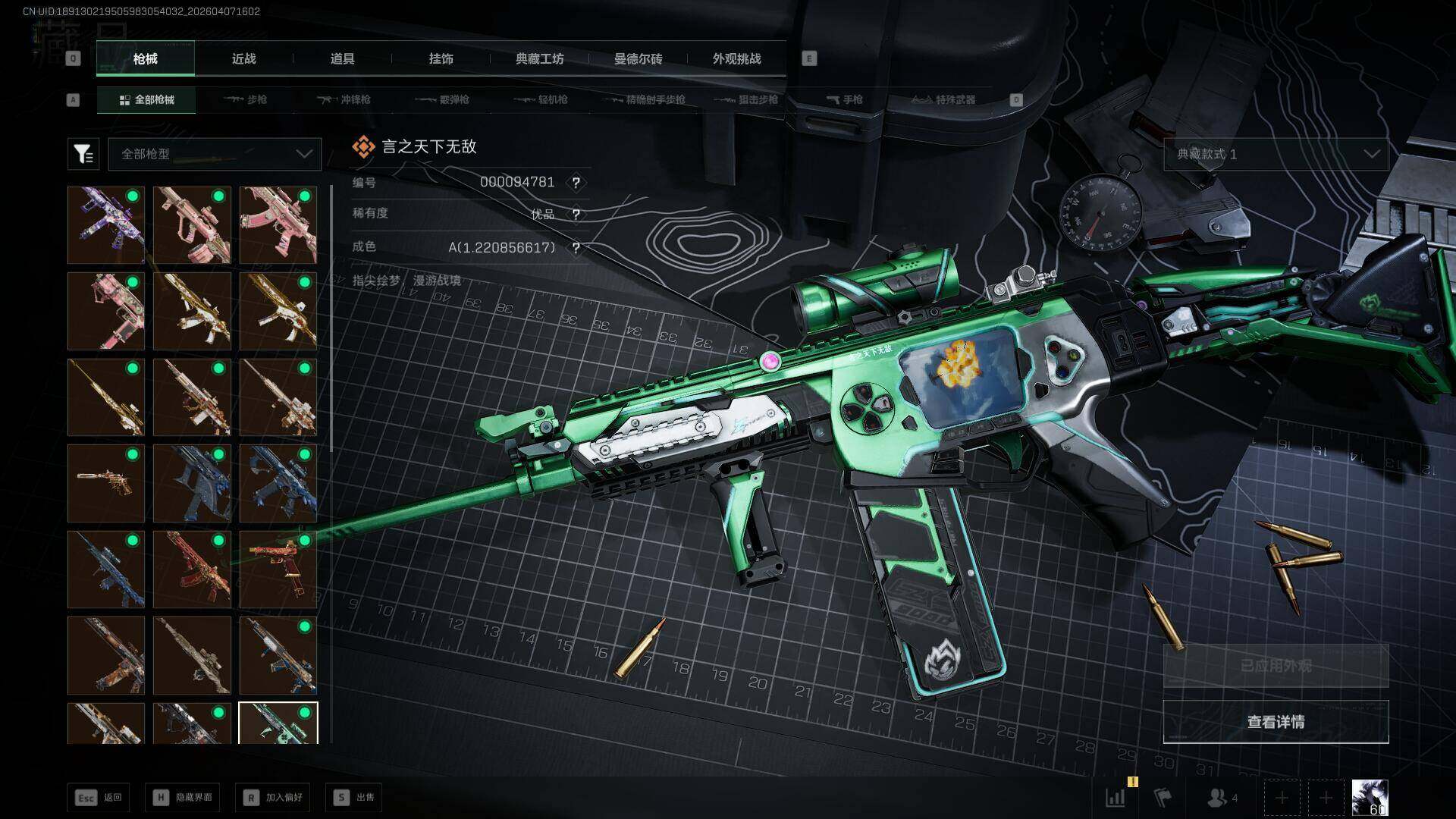Open the 道具 items tab

[342, 59]
